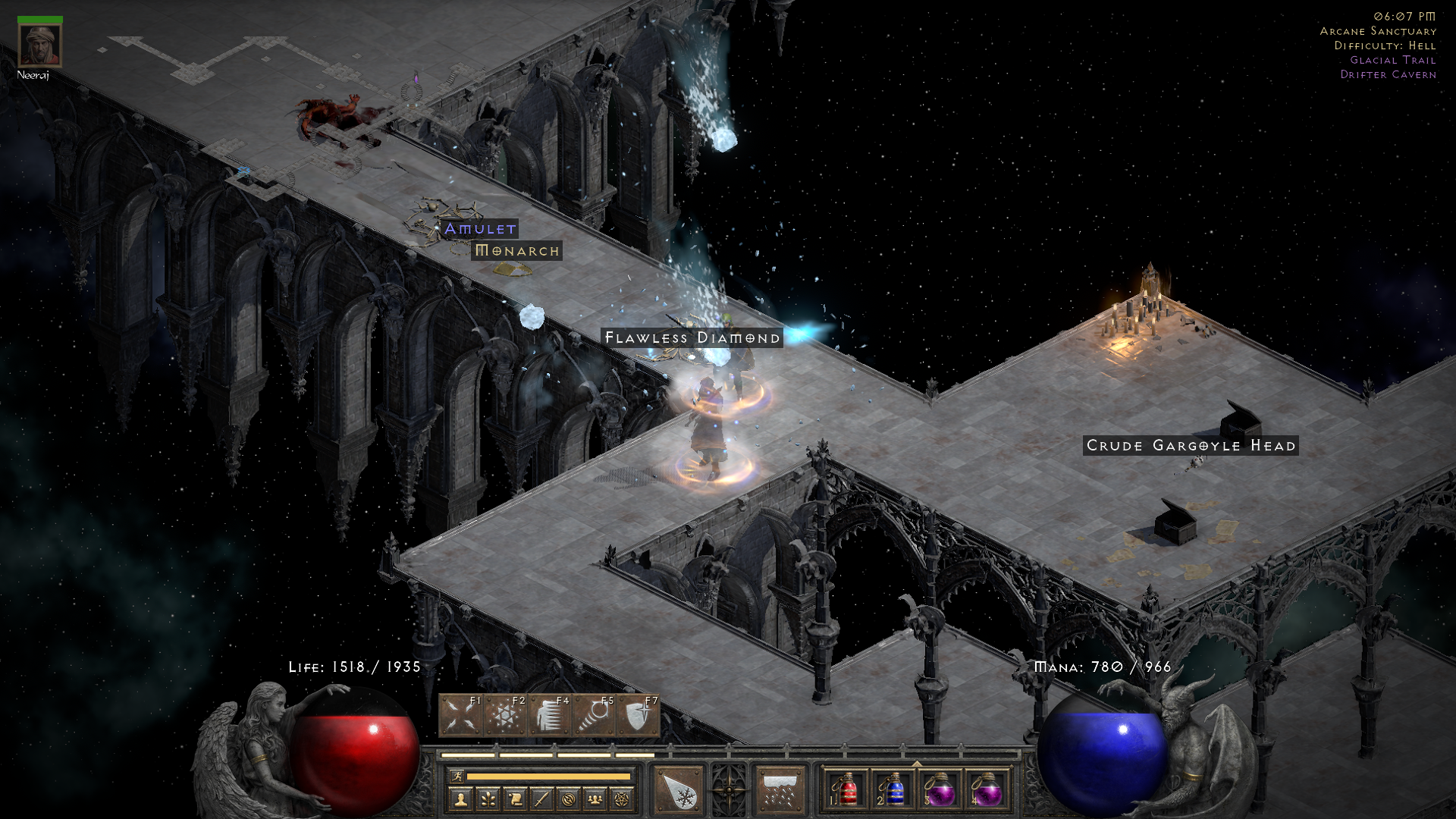The width and height of the screenshot is (1456, 819).
Task: Open the character stats screen
Action: 463,798
